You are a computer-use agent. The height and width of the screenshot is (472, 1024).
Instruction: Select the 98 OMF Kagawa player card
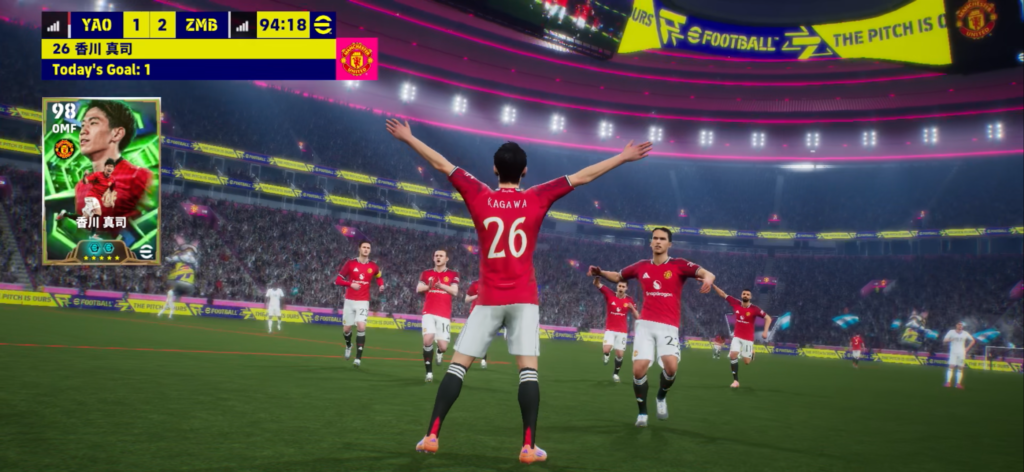pos(101,181)
